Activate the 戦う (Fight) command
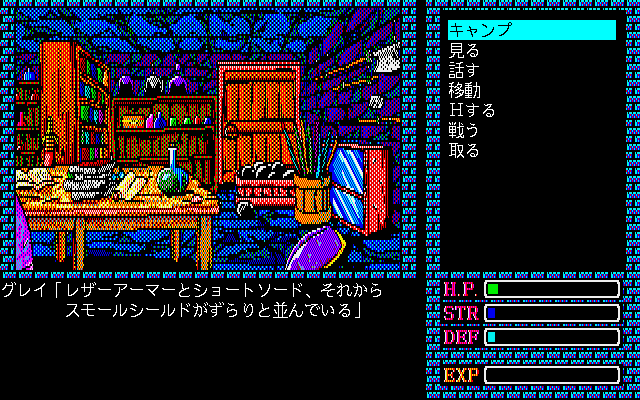640x400 pixels. (464, 130)
